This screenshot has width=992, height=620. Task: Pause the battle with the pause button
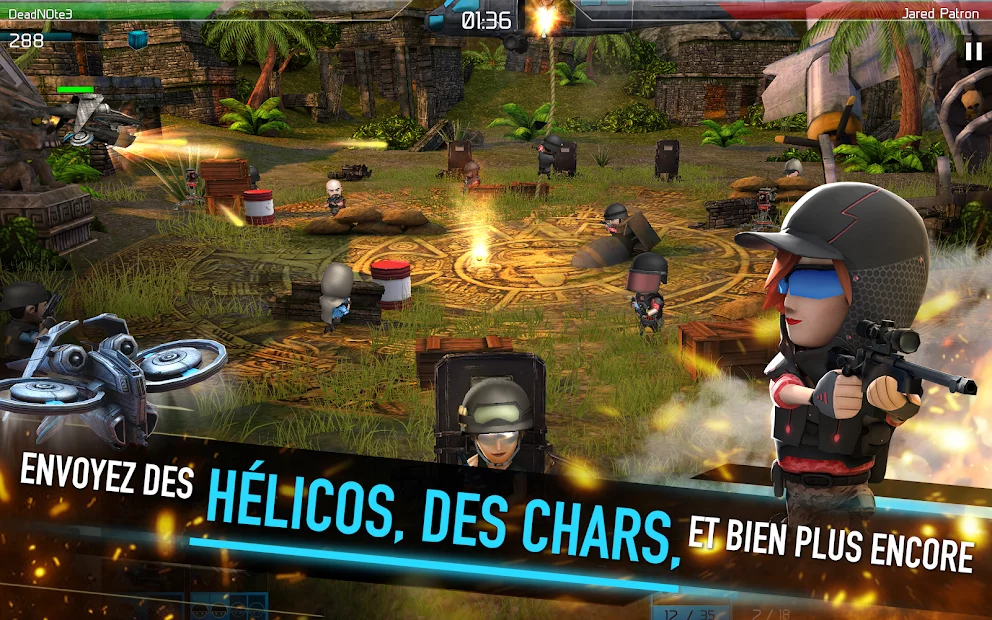[x=972, y=51]
